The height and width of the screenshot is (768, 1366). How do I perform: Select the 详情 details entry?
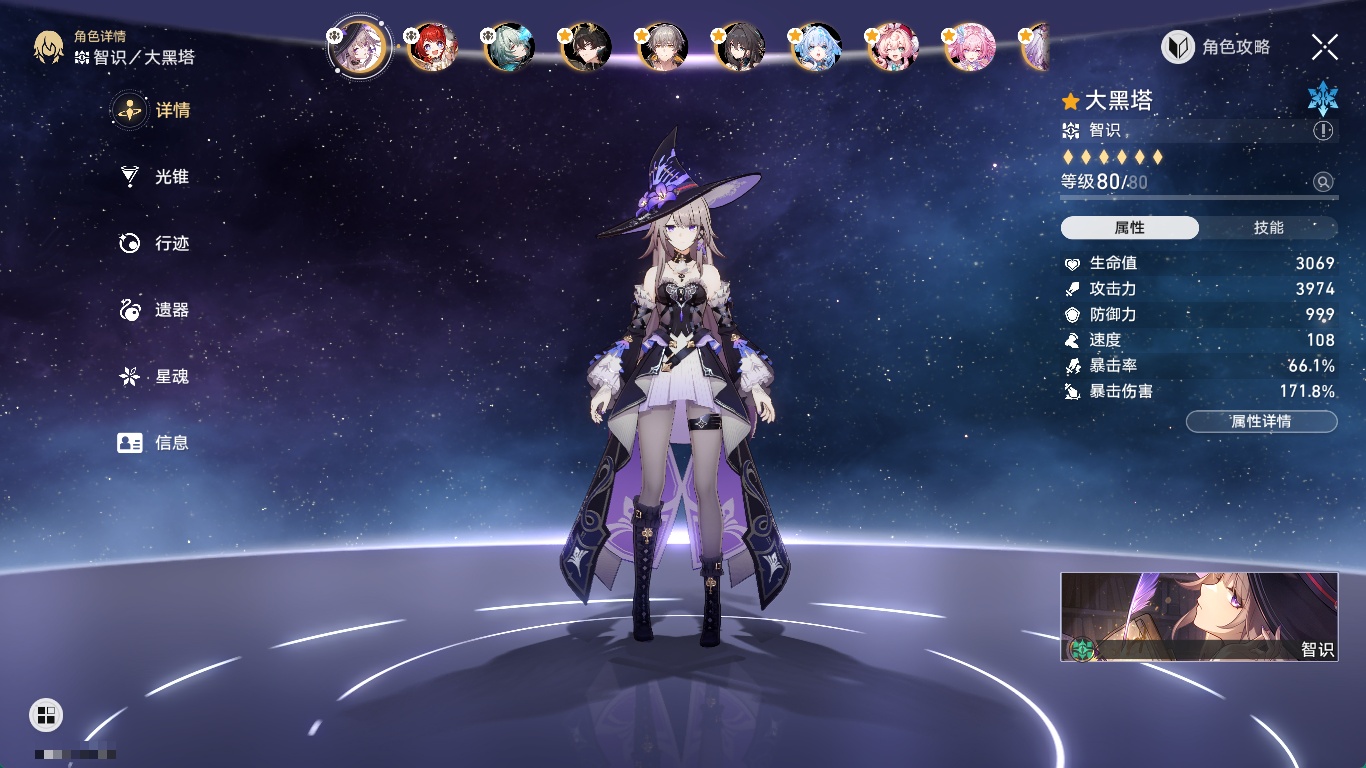click(155, 110)
